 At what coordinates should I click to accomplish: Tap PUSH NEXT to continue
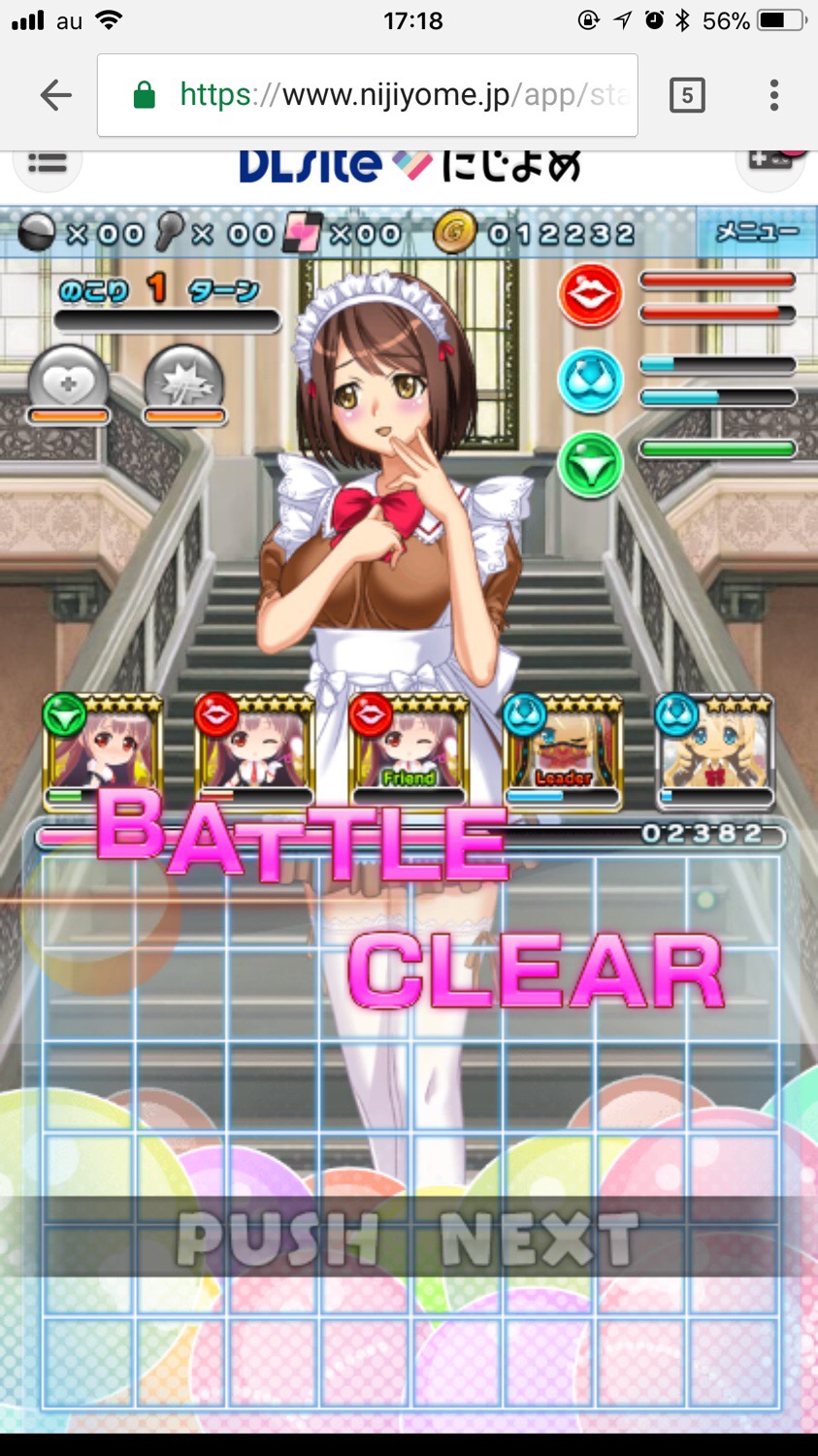(408, 1238)
